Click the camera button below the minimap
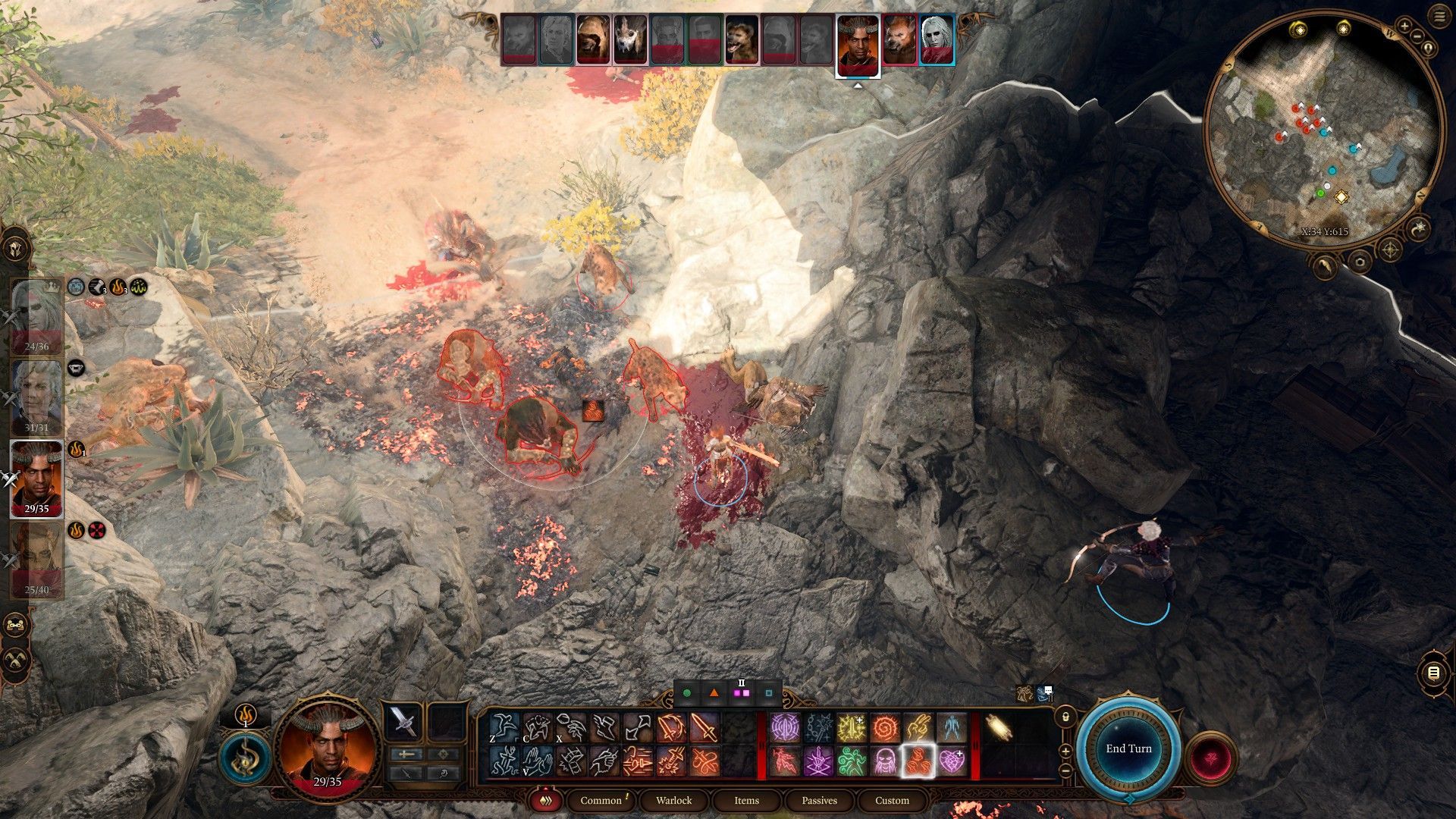Screen dimensions: 1456x819 [x=1359, y=263]
